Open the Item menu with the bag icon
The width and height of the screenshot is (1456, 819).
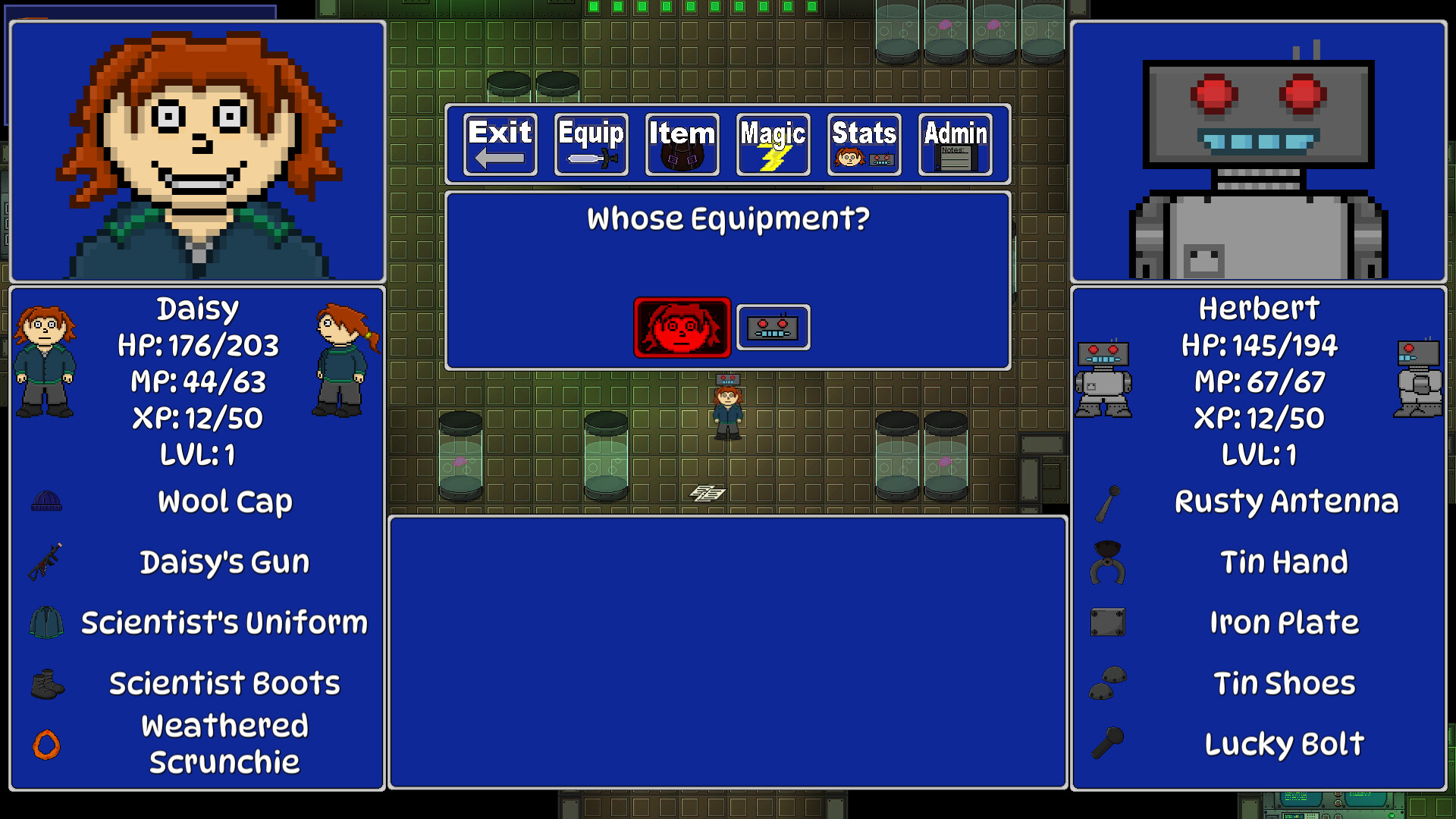[x=681, y=144]
